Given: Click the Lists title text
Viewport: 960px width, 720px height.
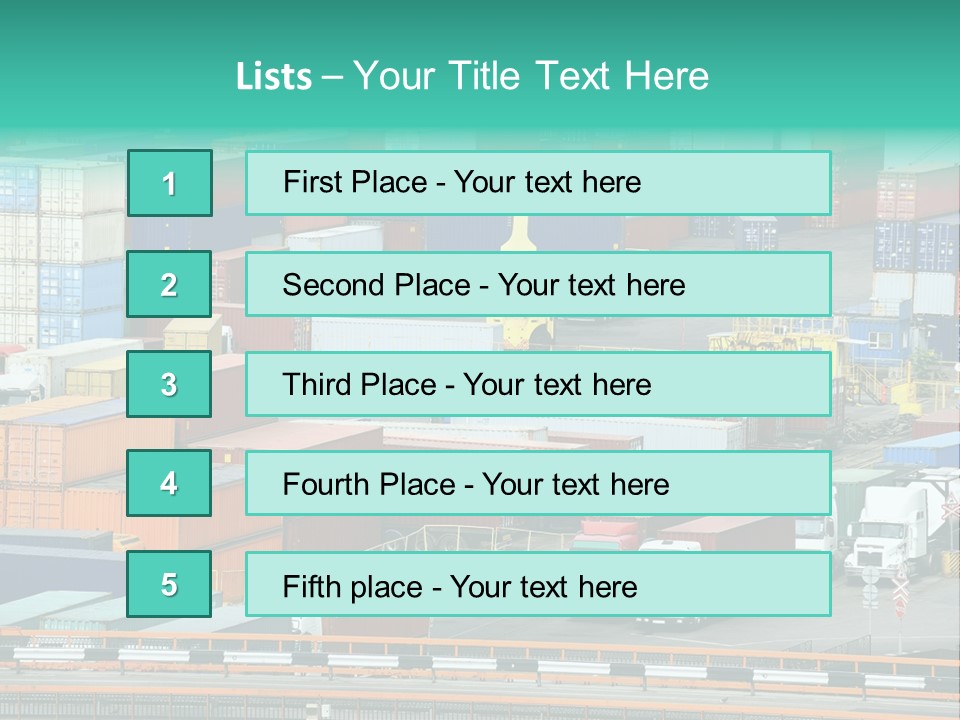Looking at the screenshot, I should click(x=472, y=76).
